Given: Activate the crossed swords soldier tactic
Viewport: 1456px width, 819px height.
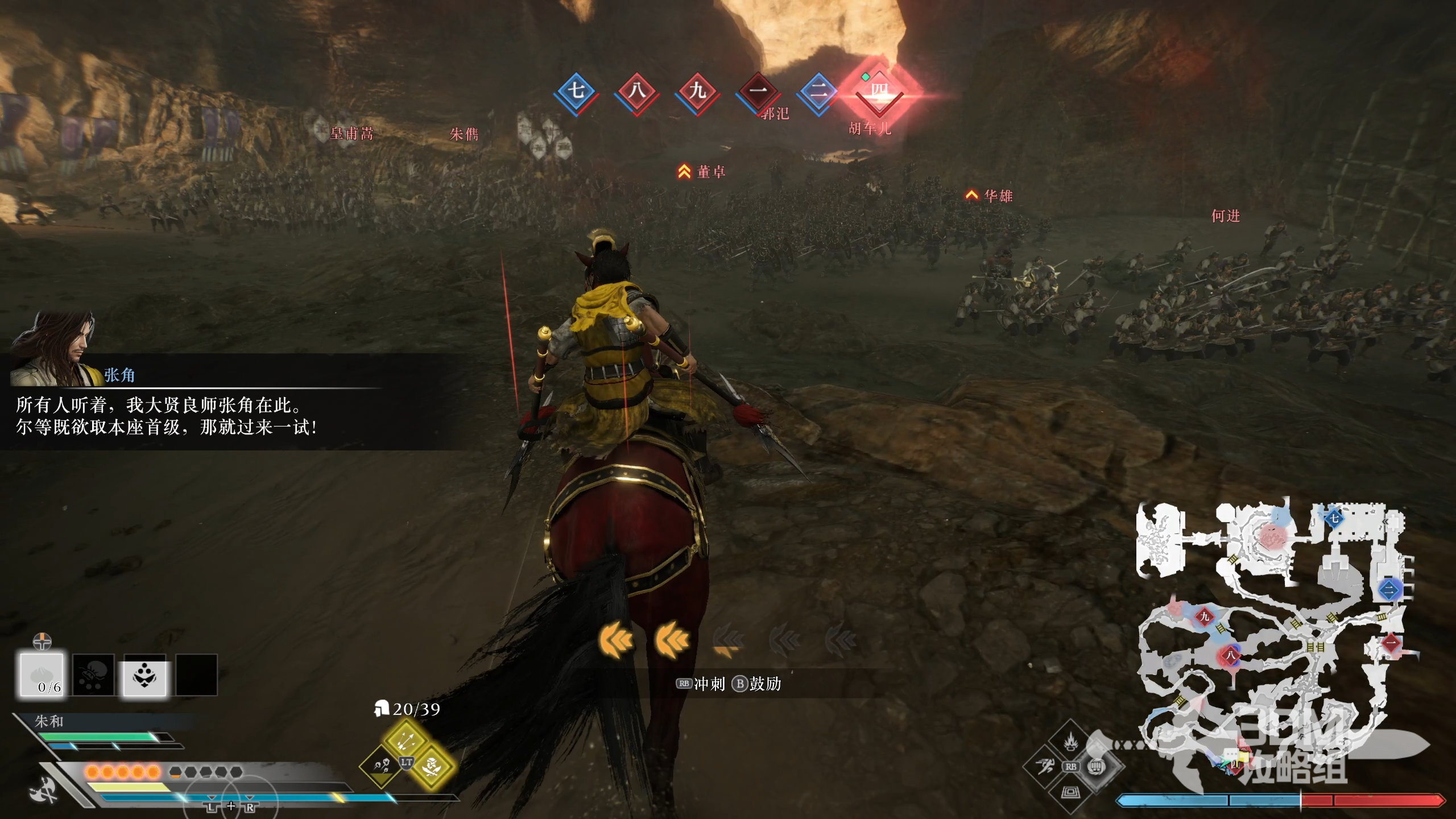Looking at the screenshot, I should click(432, 767).
